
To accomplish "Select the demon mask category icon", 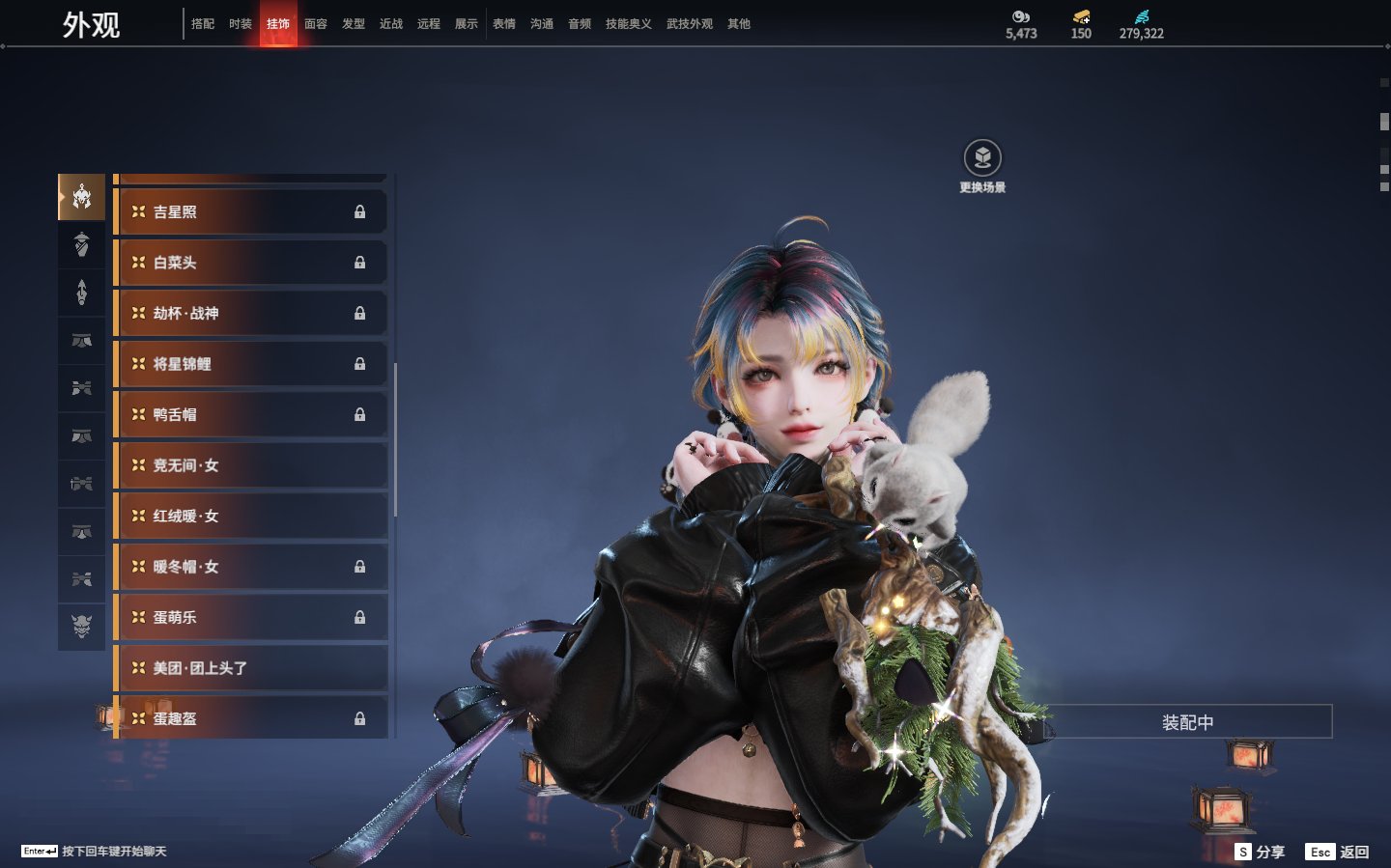I will tap(82, 627).
